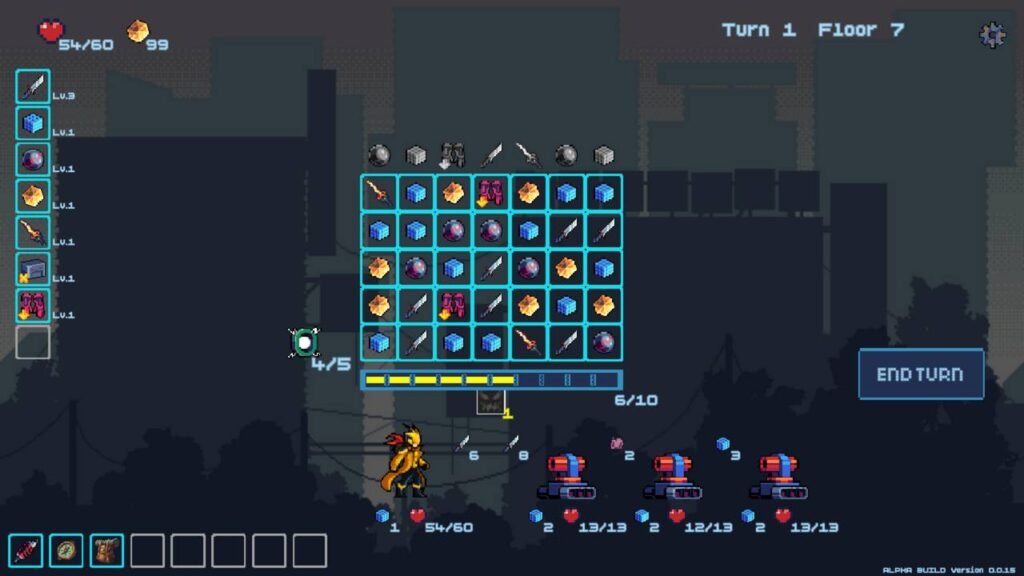The height and width of the screenshot is (576, 1024).
Task: Pick the flame dagger tile in bottom row
Action: [529, 343]
